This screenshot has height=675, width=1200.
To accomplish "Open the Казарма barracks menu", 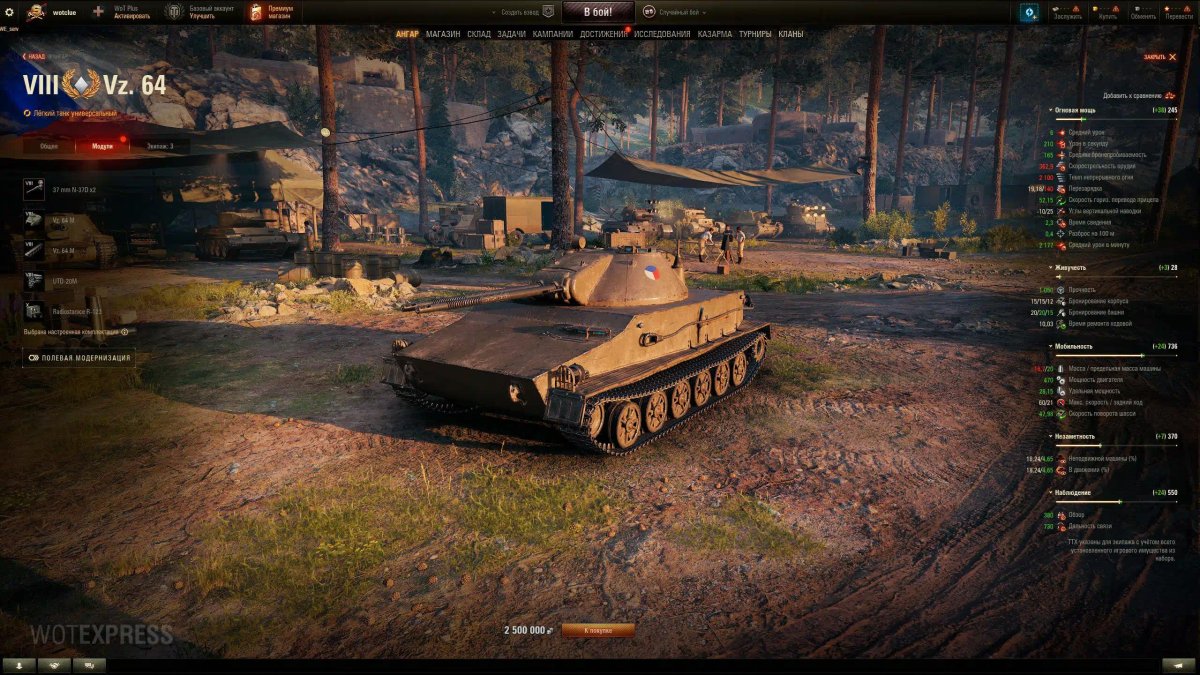I will [x=714, y=34].
